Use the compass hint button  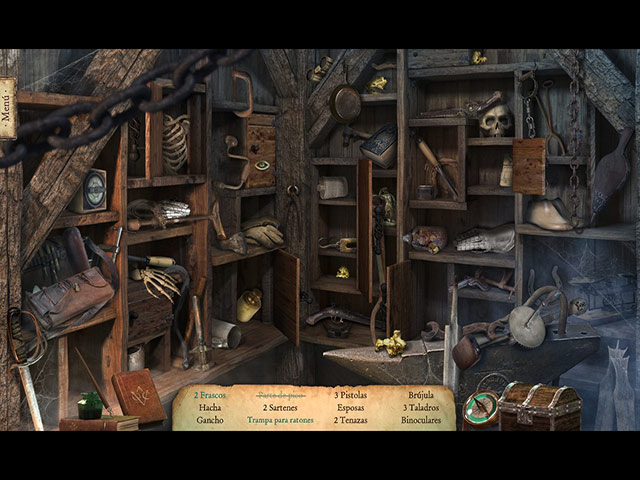pos(480,410)
